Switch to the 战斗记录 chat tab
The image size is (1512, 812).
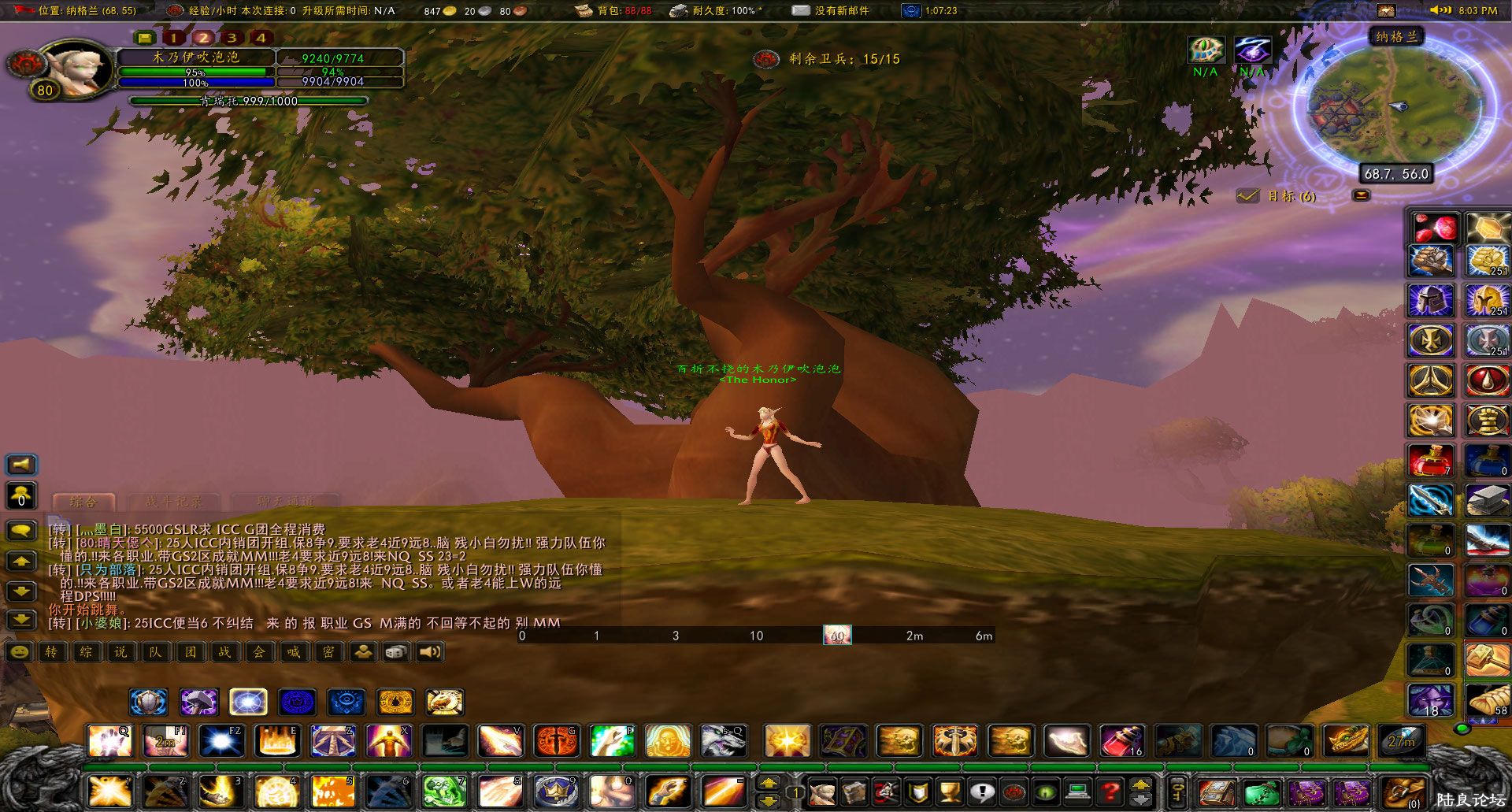pos(172,502)
